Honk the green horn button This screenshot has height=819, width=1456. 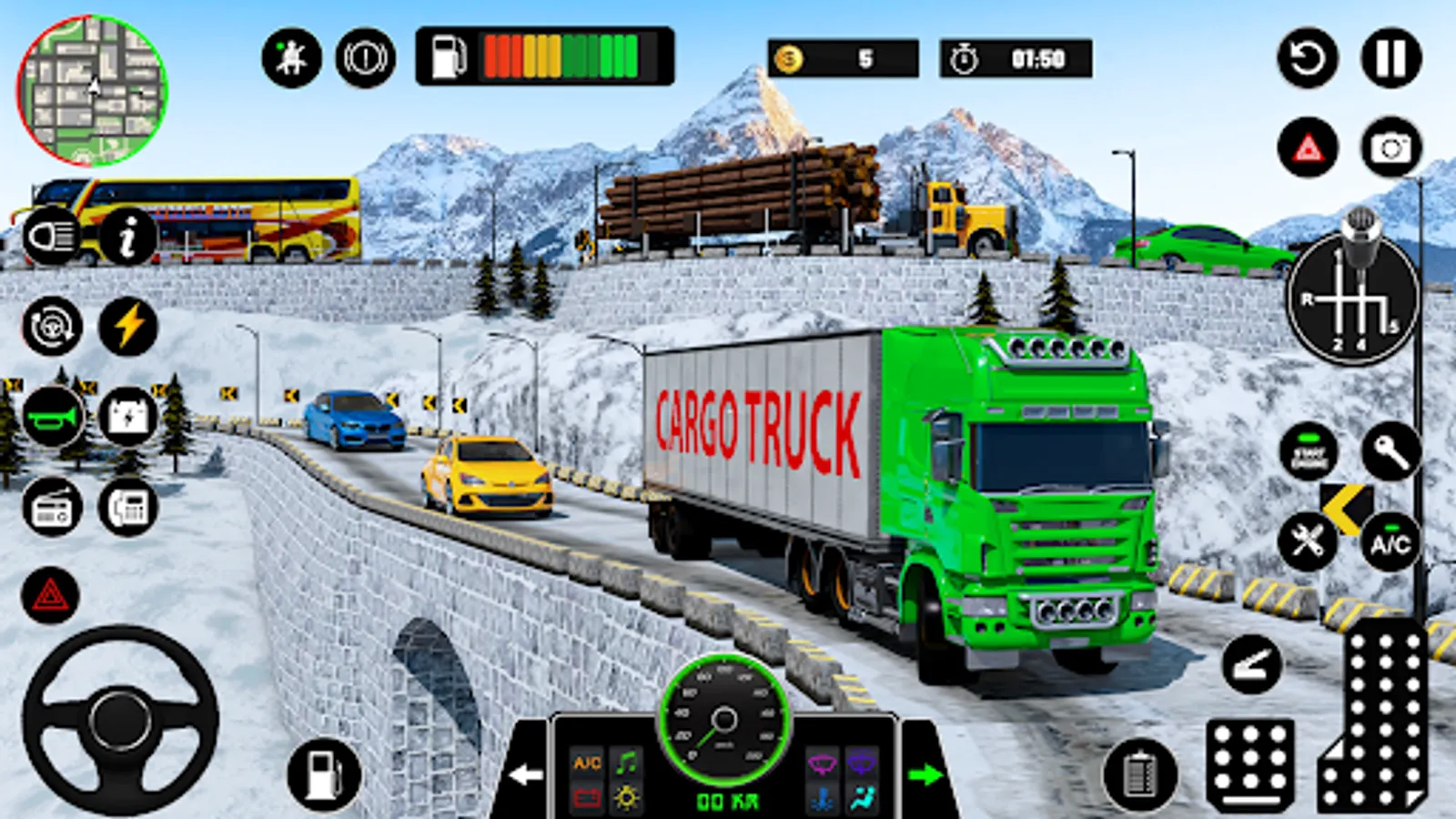click(52, 417)
